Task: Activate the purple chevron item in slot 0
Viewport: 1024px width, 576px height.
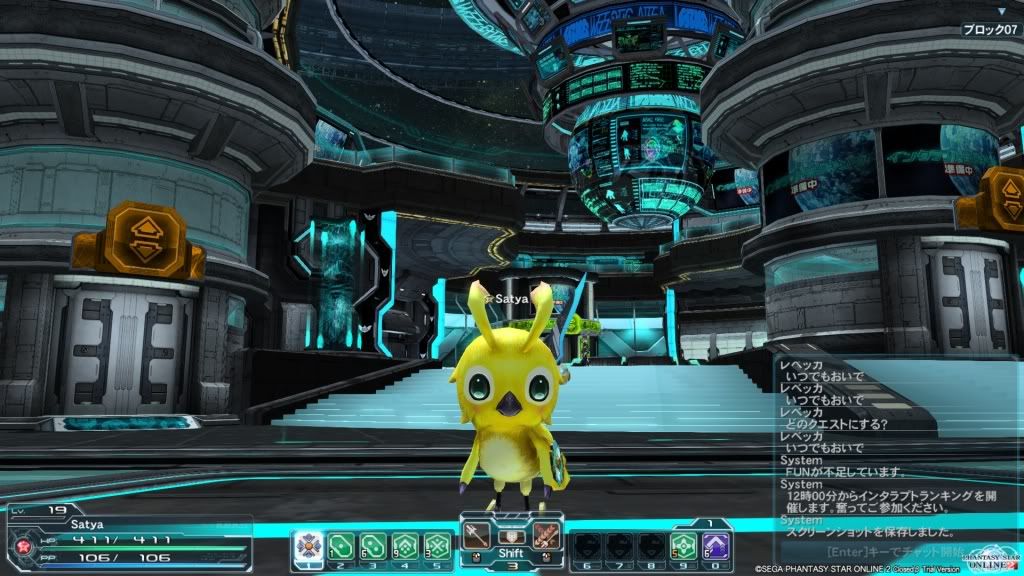Action: click(x=716, y=546)
